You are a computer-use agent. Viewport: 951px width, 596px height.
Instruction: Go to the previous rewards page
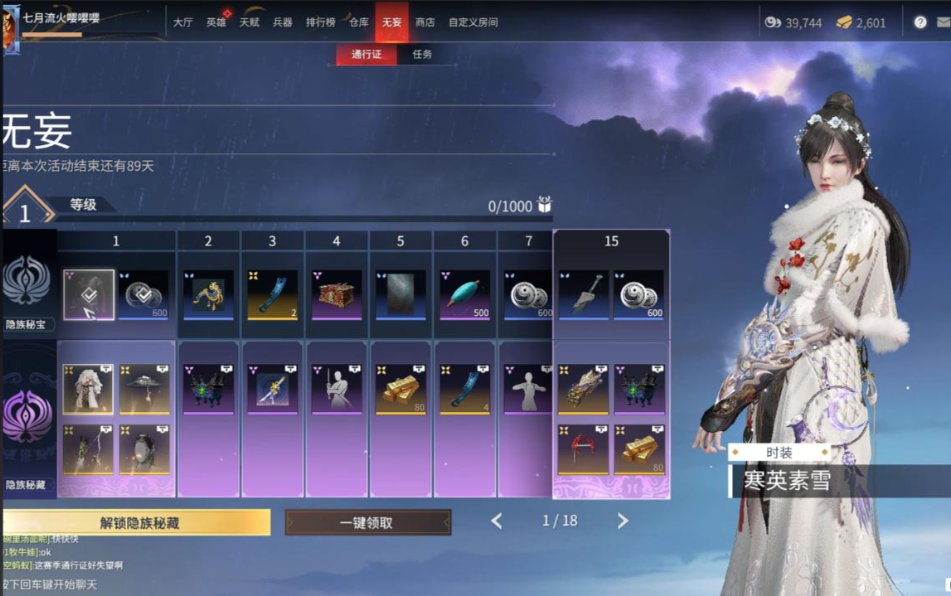[497, 521]
